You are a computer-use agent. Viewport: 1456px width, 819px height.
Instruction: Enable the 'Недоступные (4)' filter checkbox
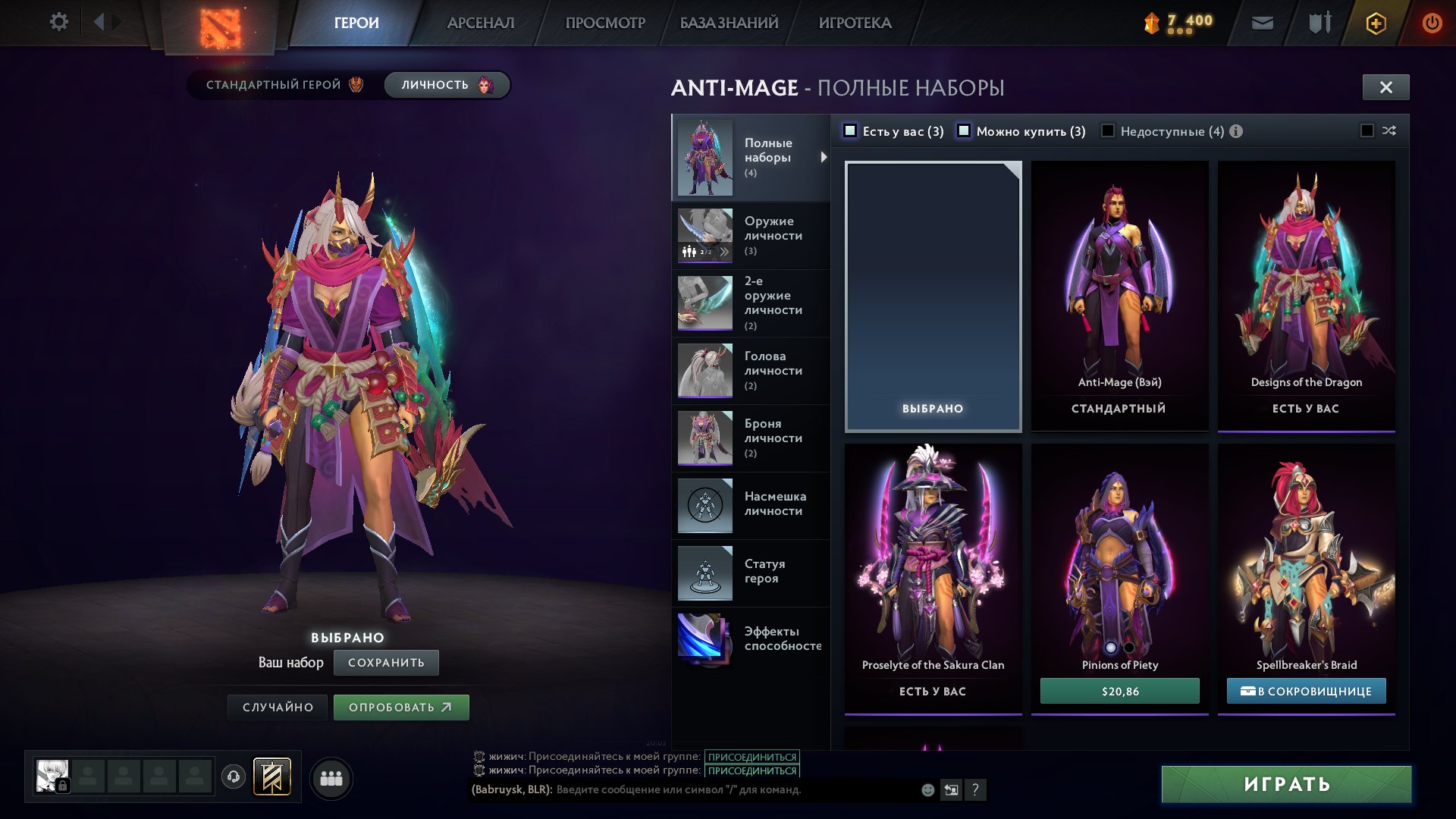point(1106,130)
